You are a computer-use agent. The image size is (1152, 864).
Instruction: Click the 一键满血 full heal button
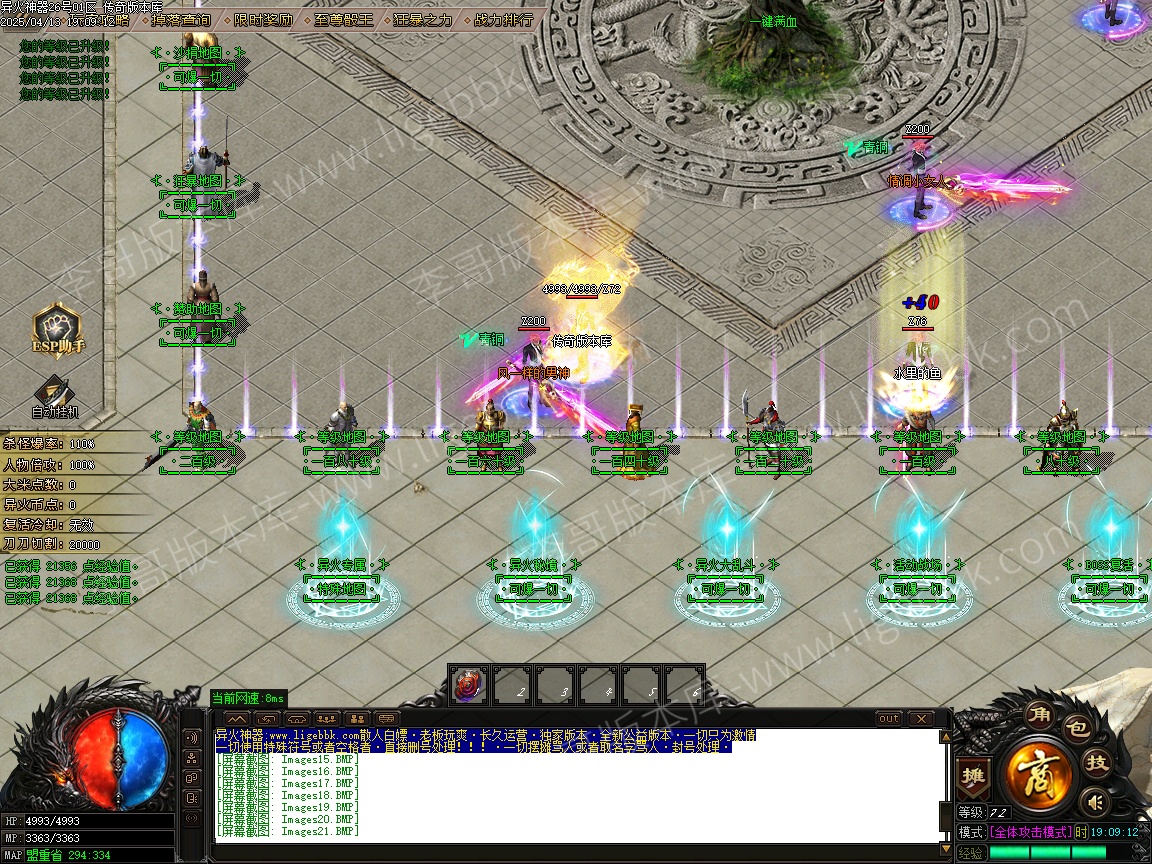coord(773,22)
